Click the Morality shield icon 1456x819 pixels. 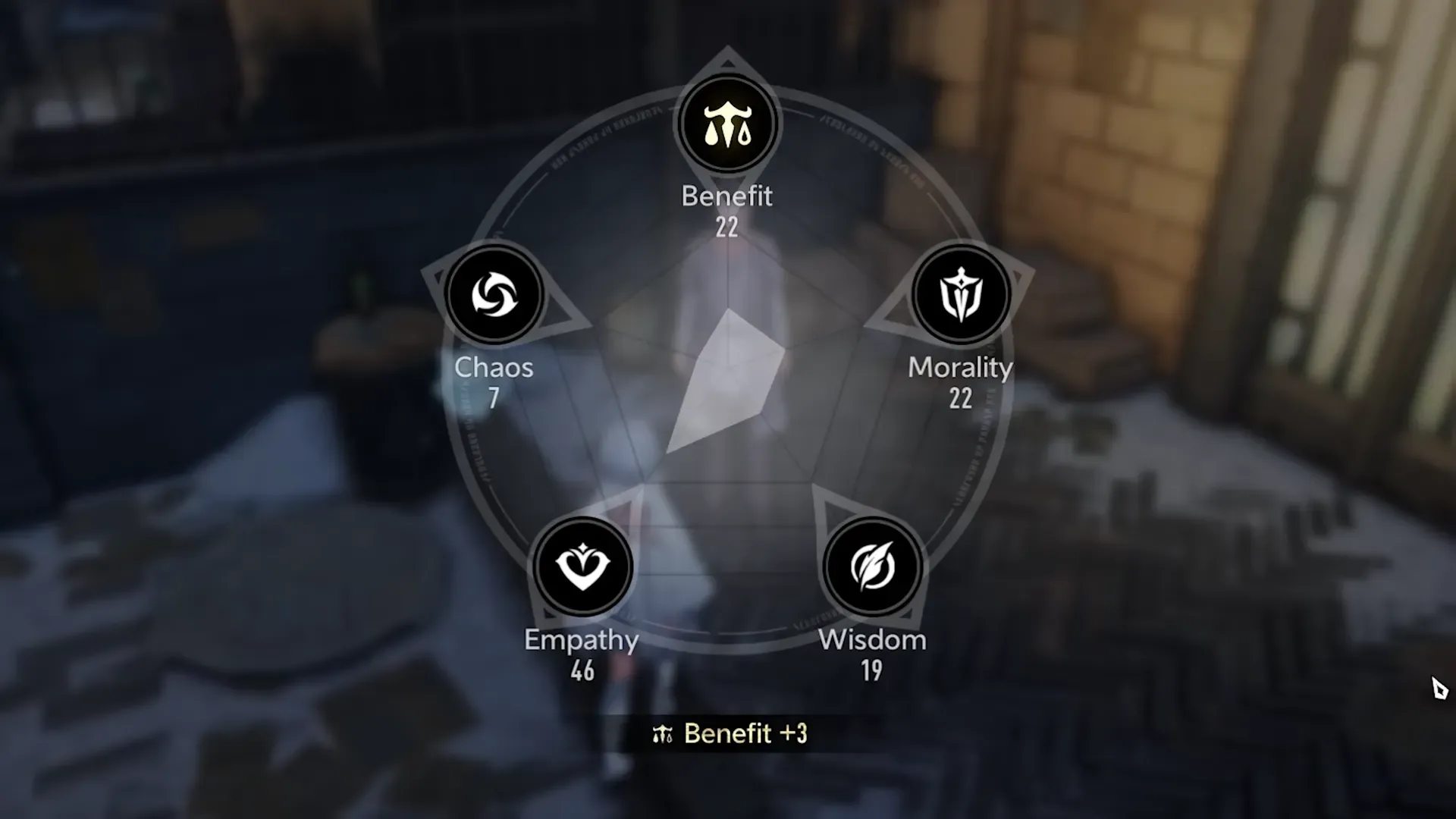click(960, 294)
